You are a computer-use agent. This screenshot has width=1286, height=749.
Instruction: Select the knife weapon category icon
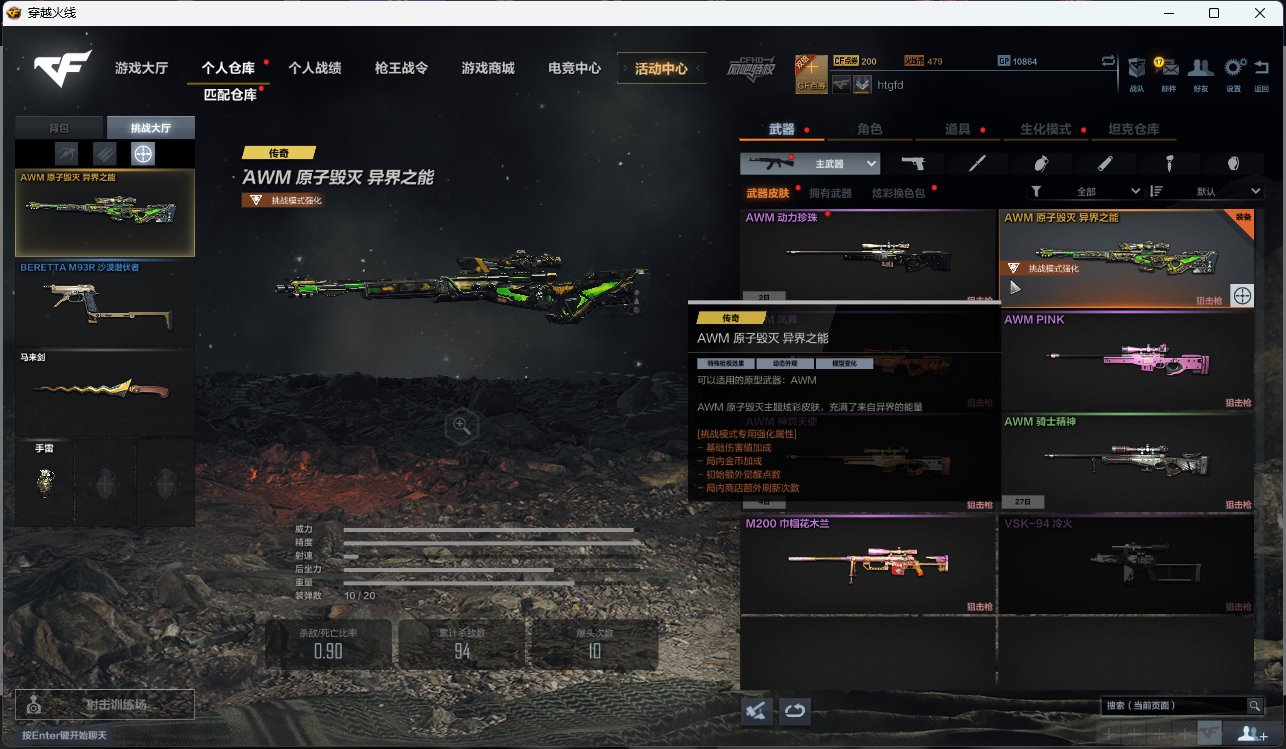(975, 162)
